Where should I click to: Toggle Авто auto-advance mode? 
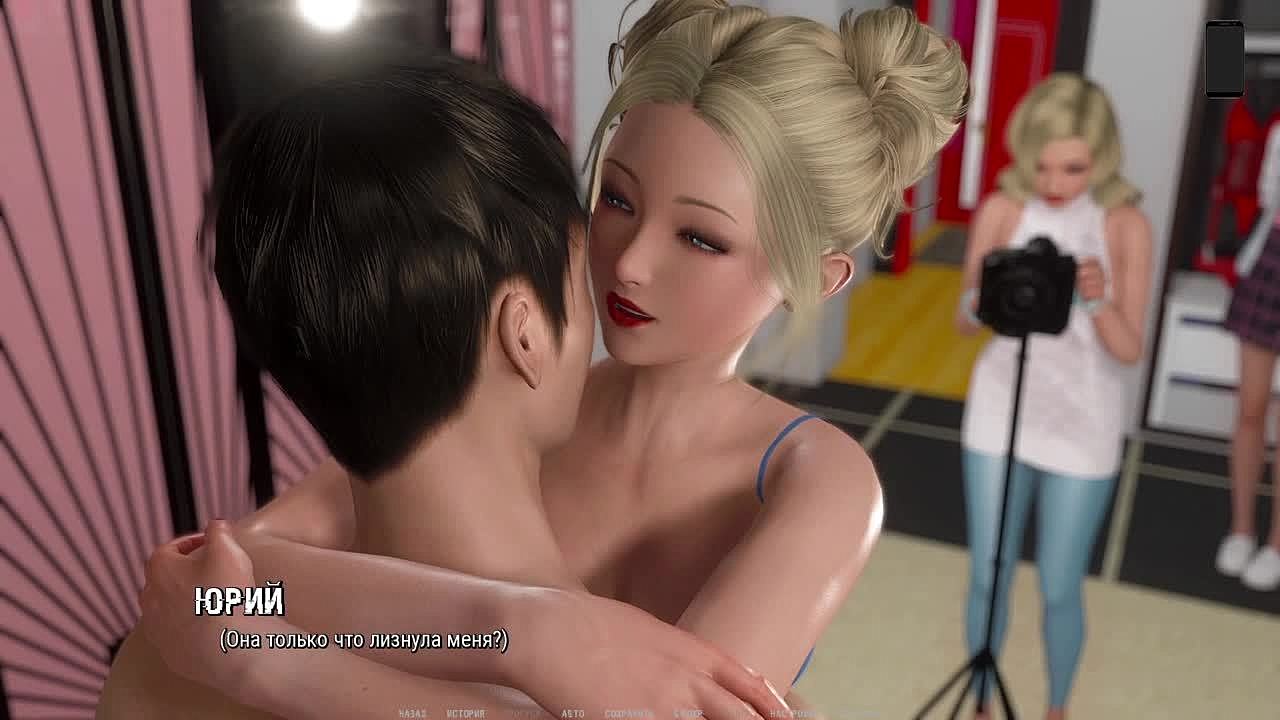573,714
